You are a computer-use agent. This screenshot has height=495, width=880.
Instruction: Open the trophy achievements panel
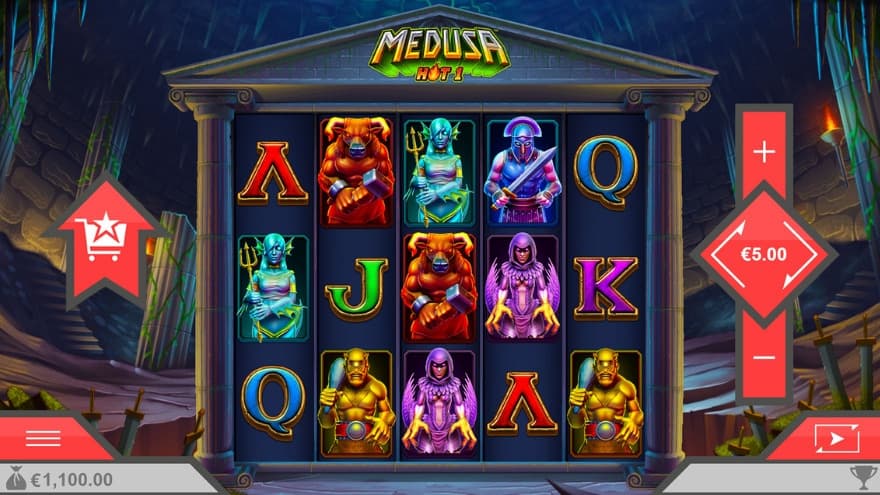(x=863, y=478)
